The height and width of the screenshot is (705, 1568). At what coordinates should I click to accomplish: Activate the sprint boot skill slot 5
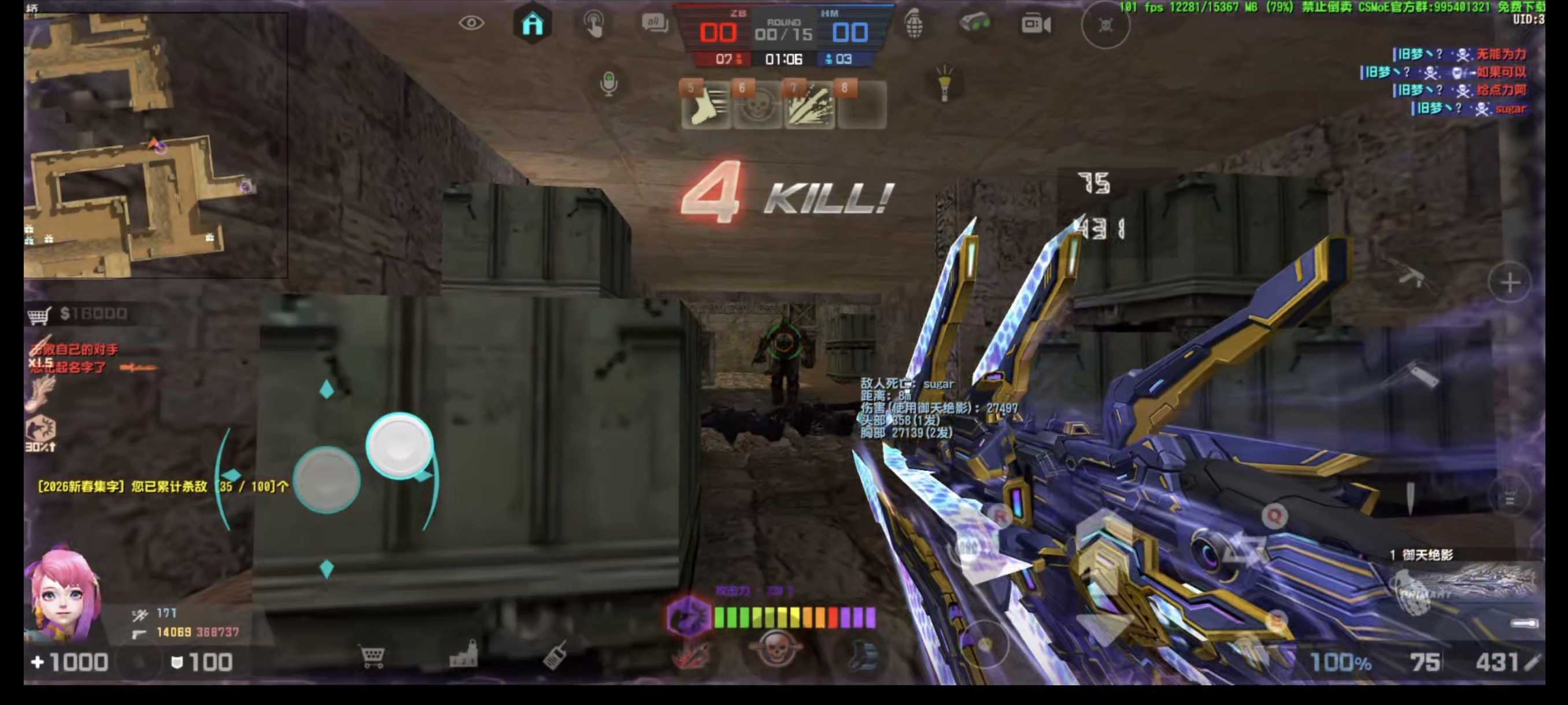pyautogui.click(x=705, y=105)
